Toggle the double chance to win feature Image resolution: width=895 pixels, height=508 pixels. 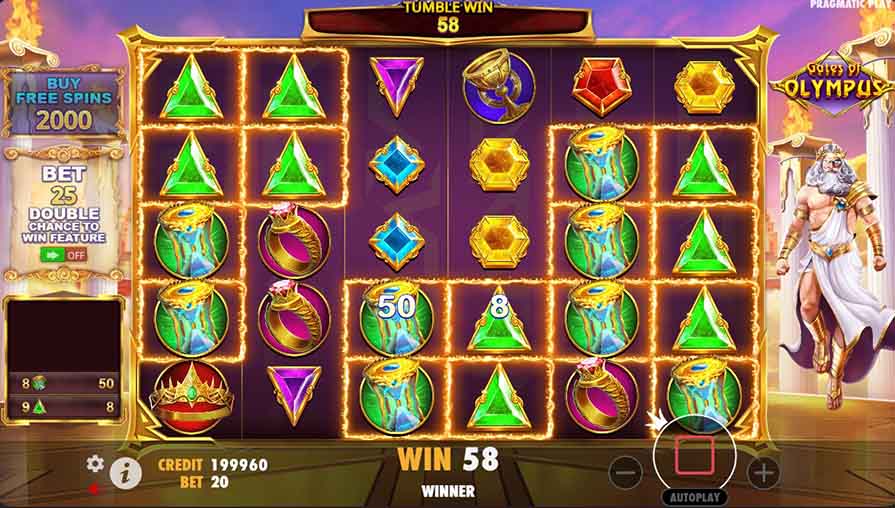[63, 254]
